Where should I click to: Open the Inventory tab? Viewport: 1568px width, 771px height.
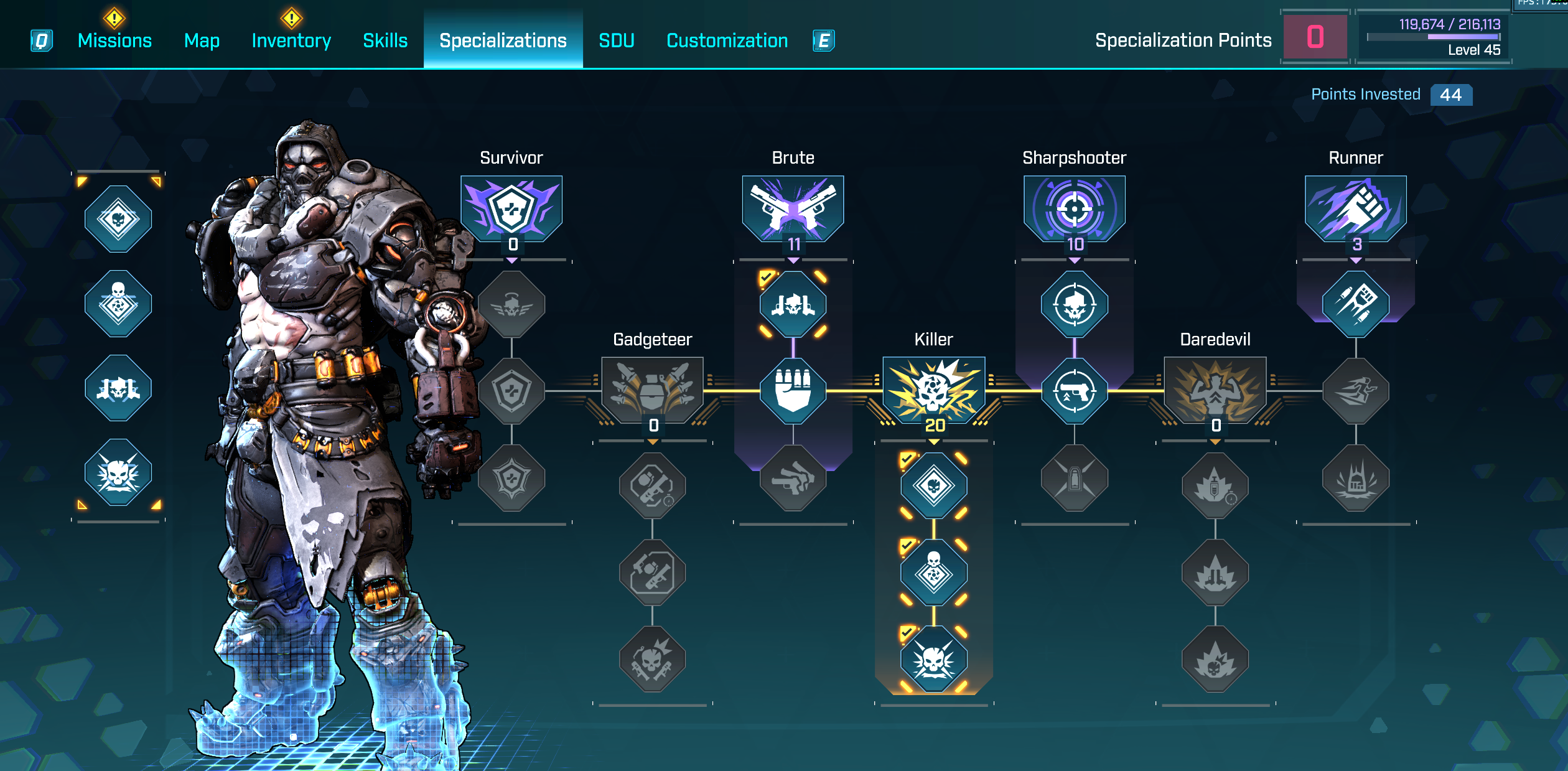[x=291, y=40]
